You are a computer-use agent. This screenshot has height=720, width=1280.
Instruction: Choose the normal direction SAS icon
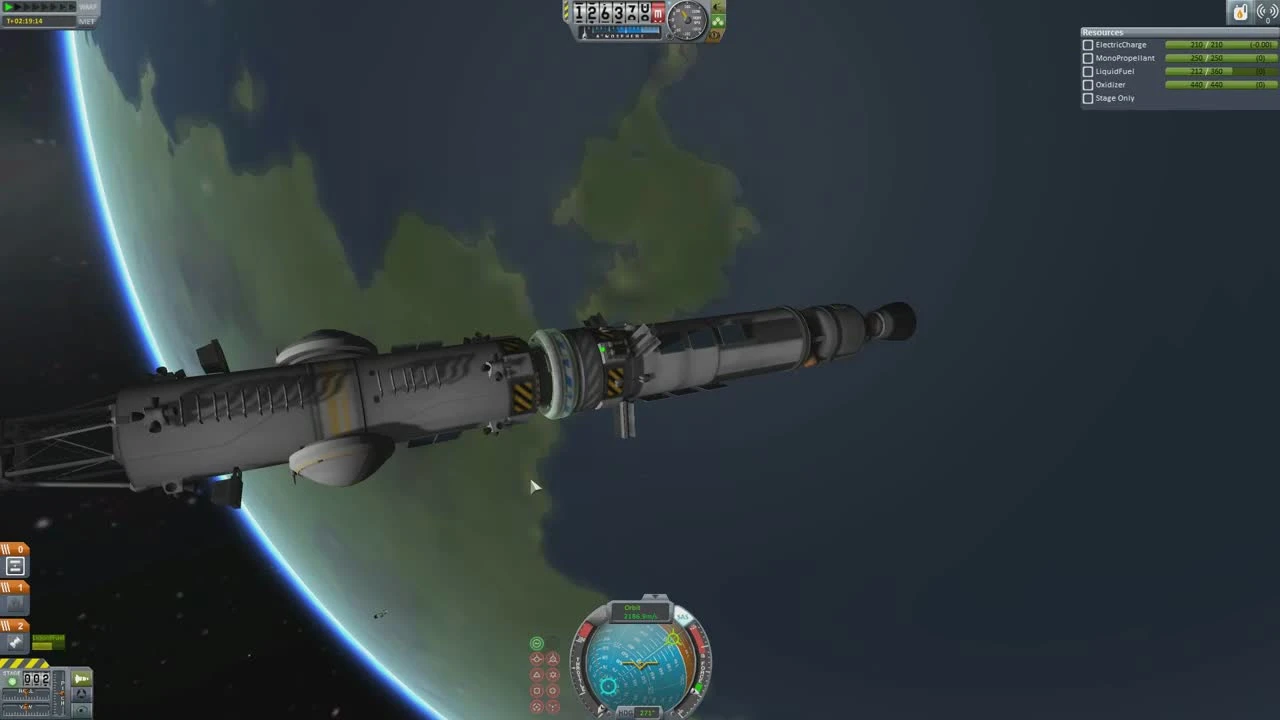537,674
